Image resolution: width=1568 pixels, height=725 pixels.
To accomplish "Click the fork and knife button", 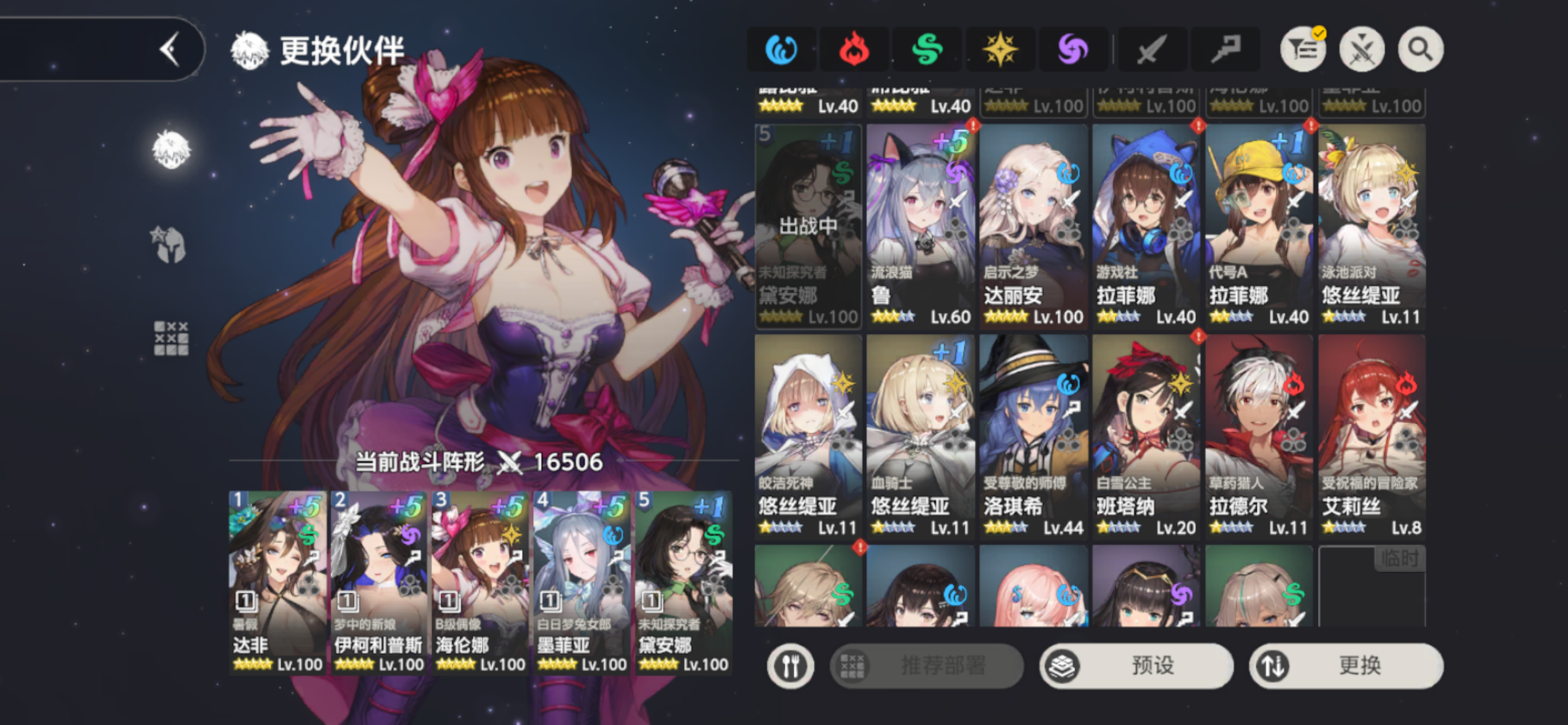I will click(791, 666).
